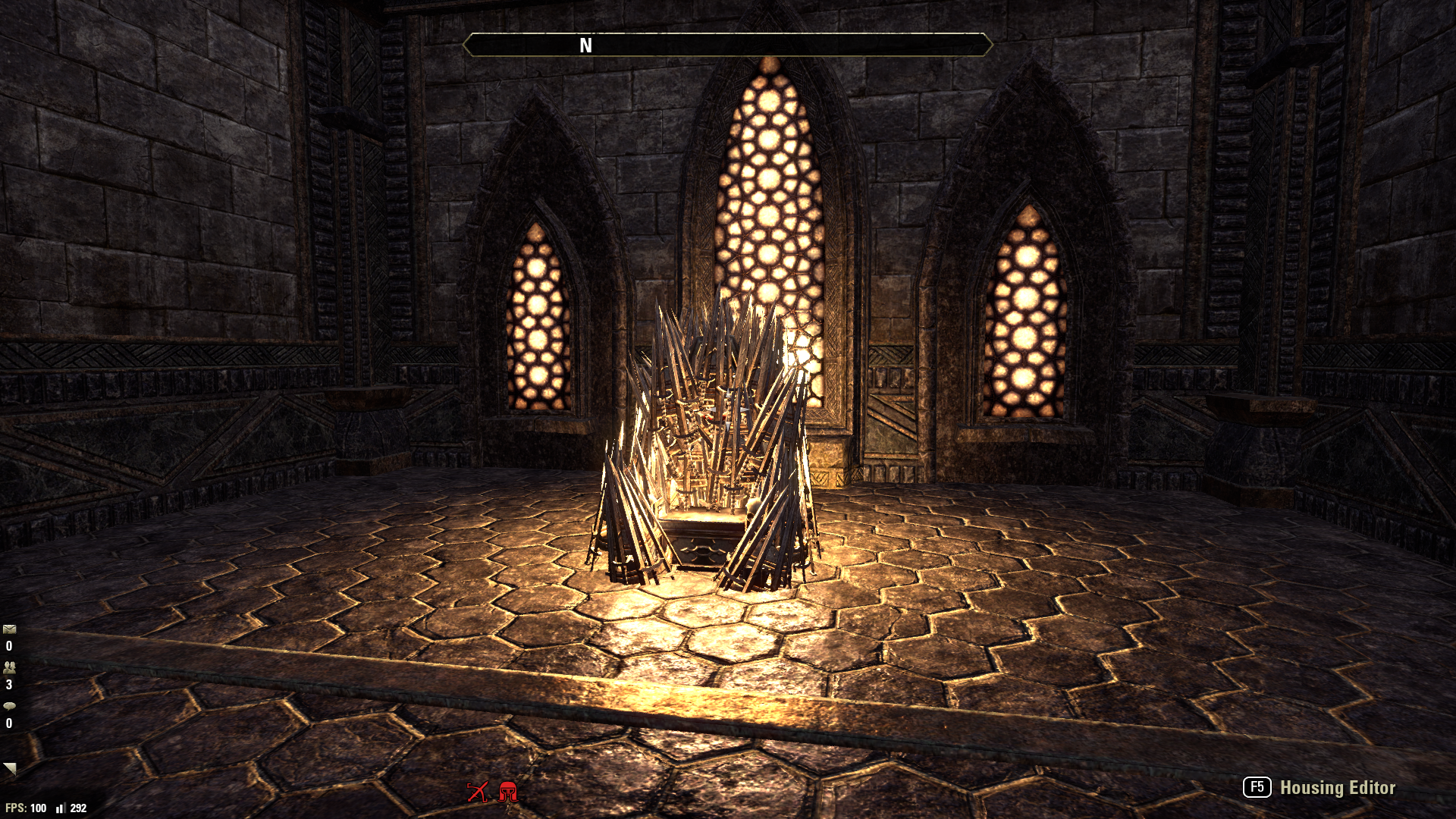
Task: Click the latency value 292
Action: (x=78, y=806)
